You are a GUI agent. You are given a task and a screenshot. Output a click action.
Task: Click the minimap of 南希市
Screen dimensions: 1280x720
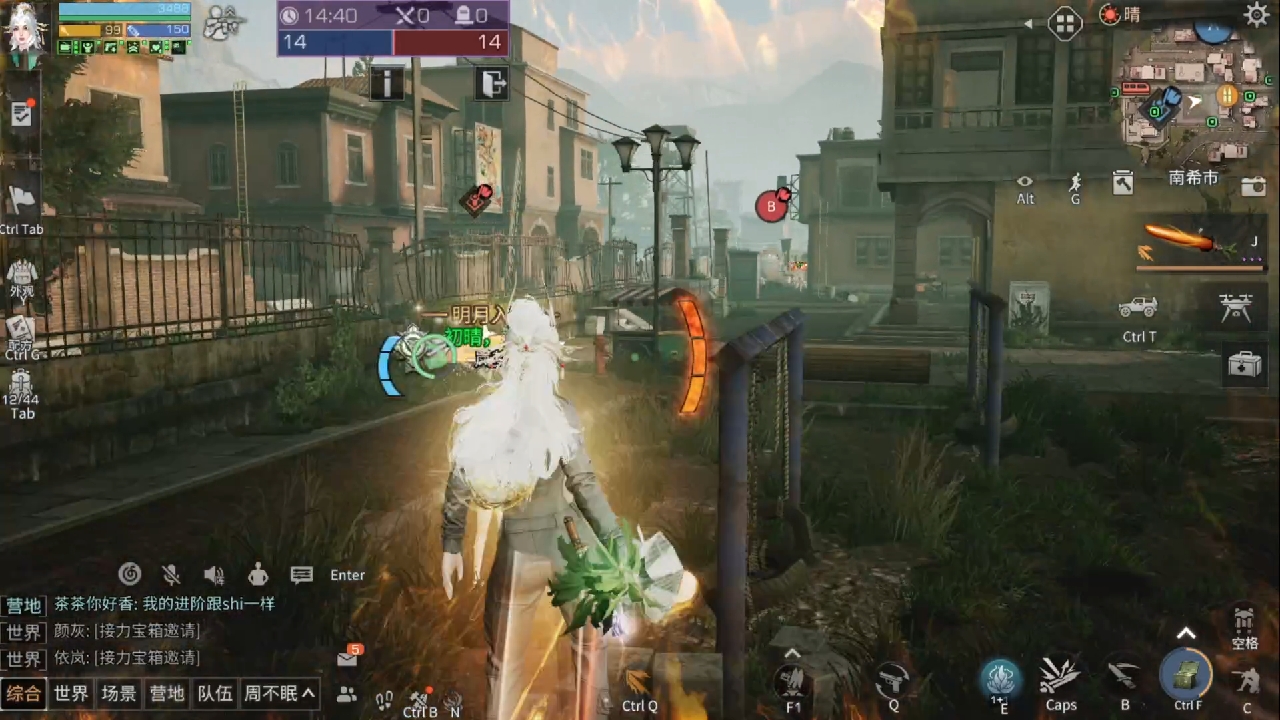[1190, 100]
